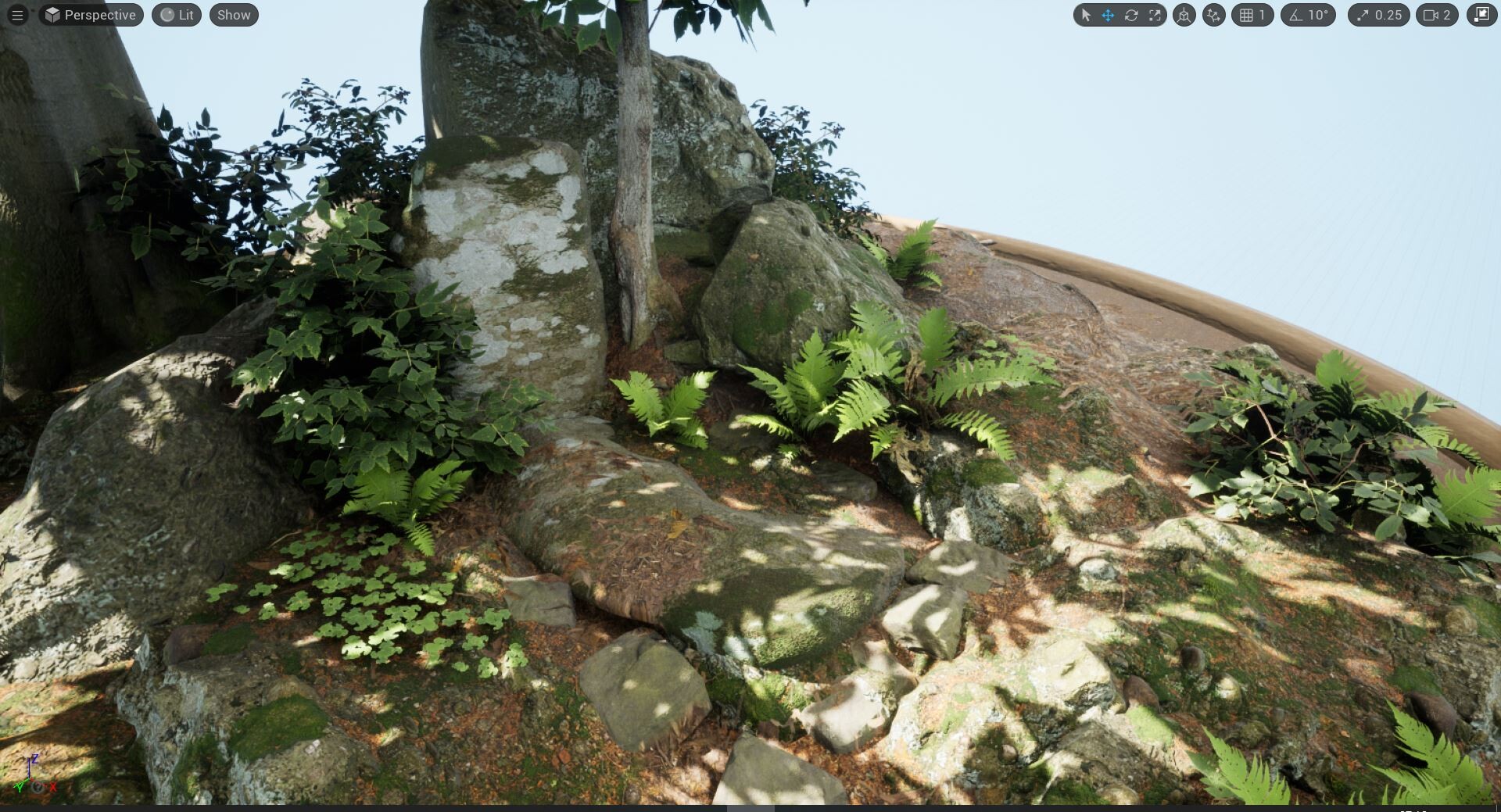Open the grid snap value 1
The height and width of the screenshot is (812, 1501).
tap(1252, 15)
